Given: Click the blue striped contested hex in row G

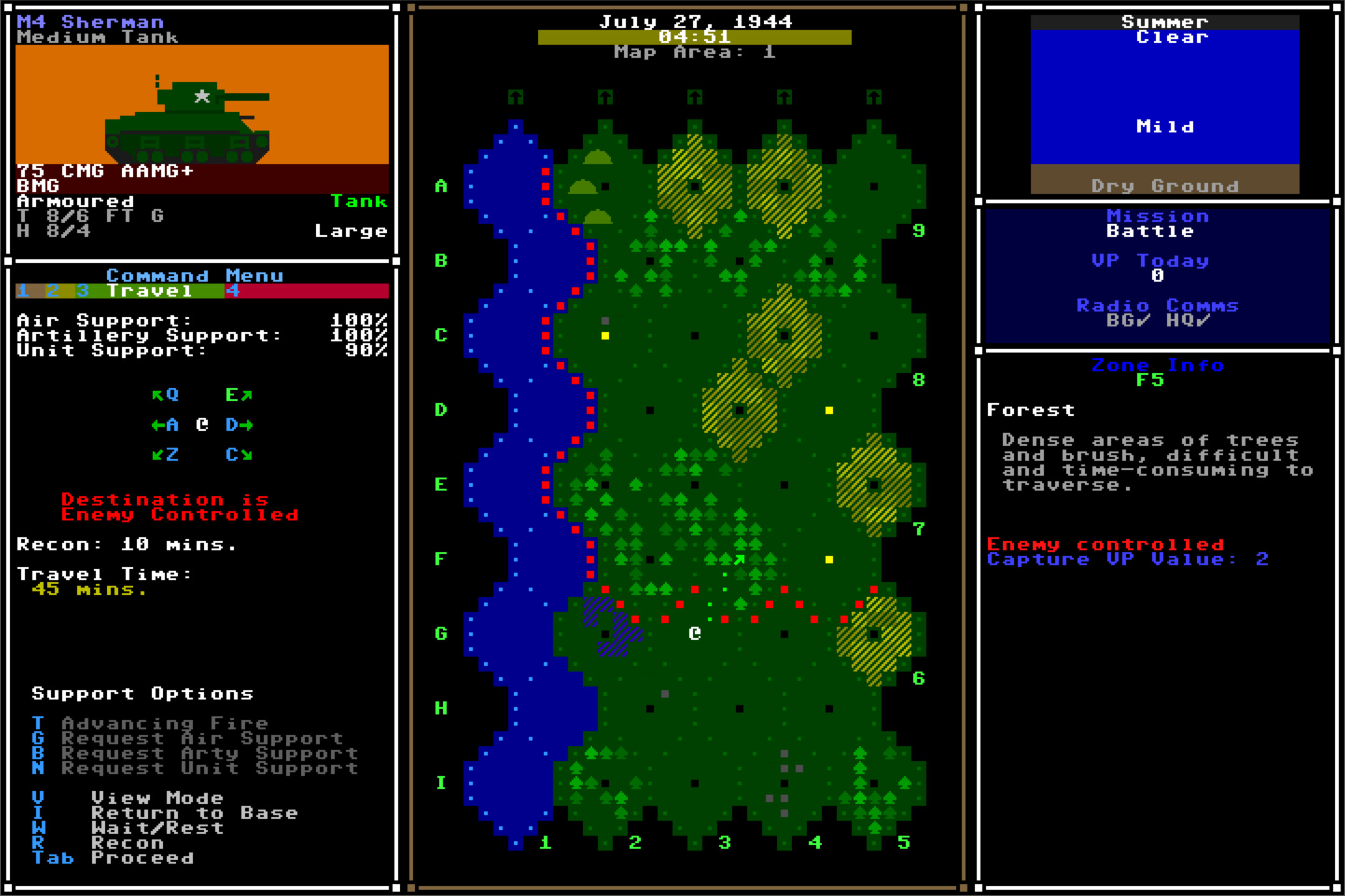Looking at the screenshot, I should pos(607,622).
